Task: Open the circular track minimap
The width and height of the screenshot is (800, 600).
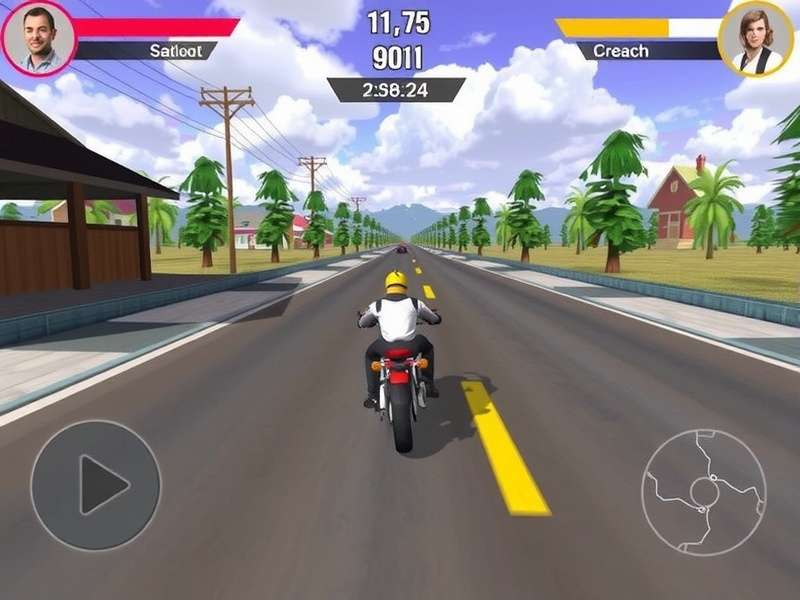Action: click(703, 492)
